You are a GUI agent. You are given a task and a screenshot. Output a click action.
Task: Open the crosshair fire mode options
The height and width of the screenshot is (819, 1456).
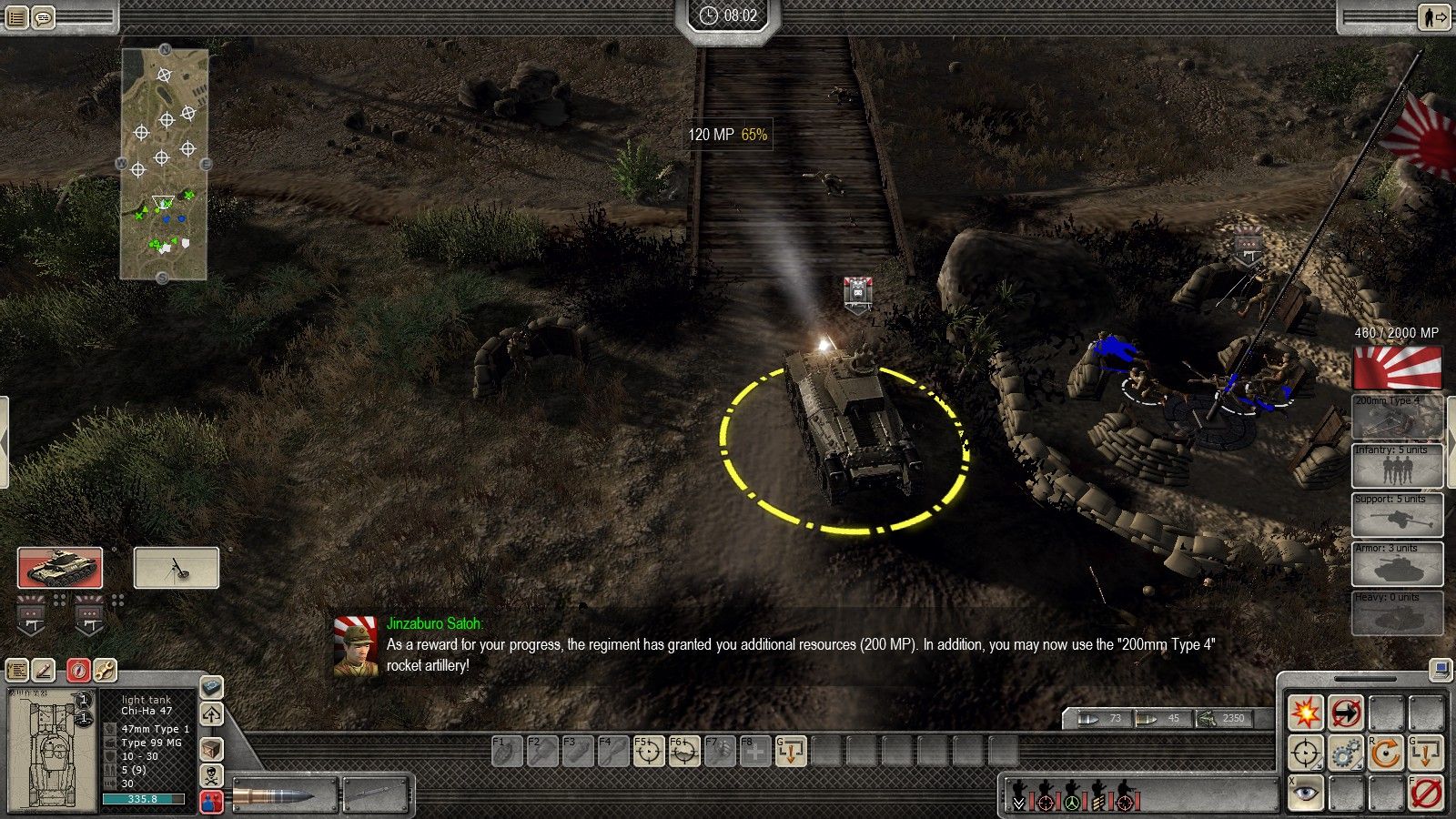pos(1305,753)
